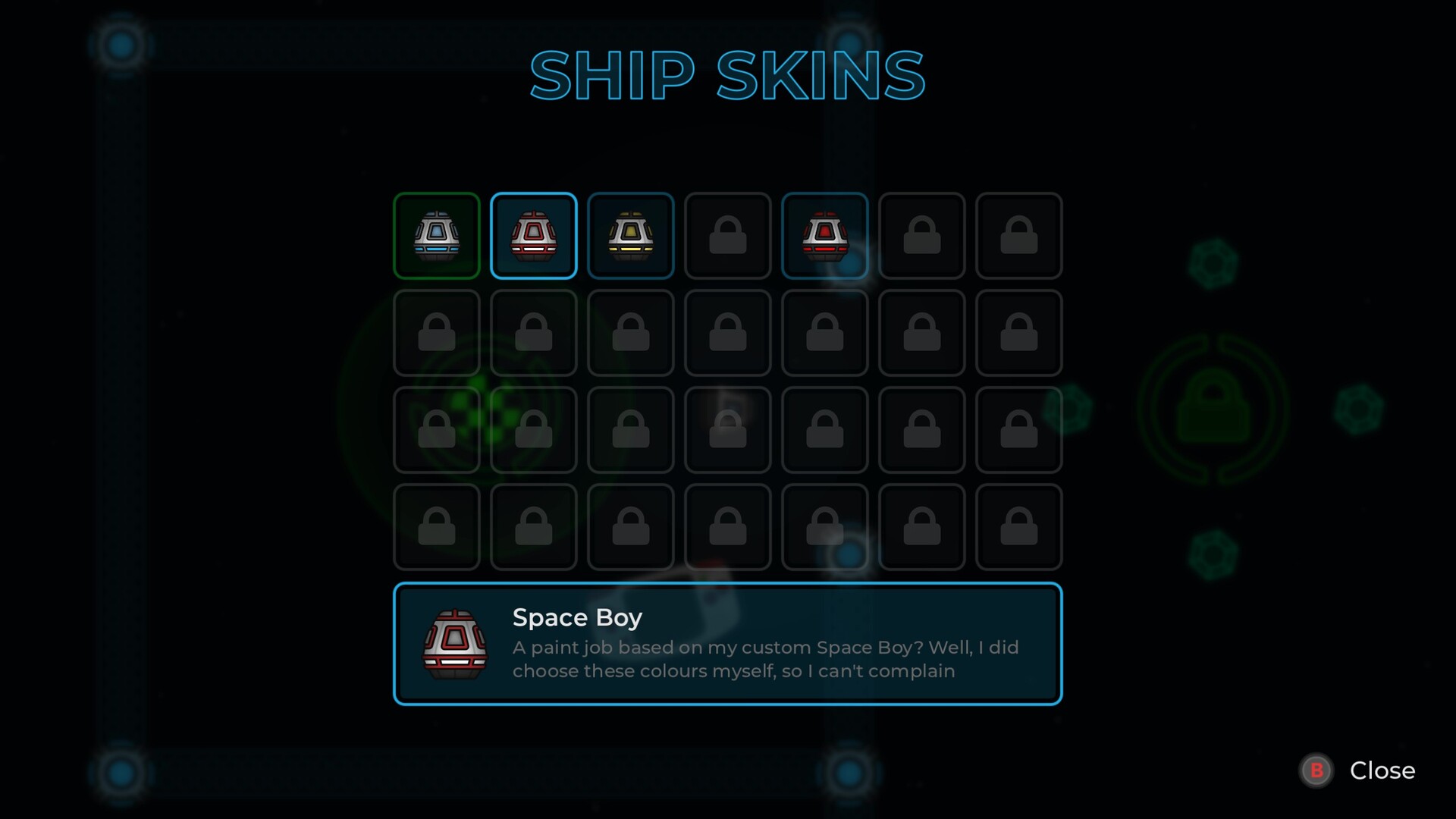Select the red-windowed capsule skin
The height and width of the screenshot is (819, 1456).
click(825, 236)
